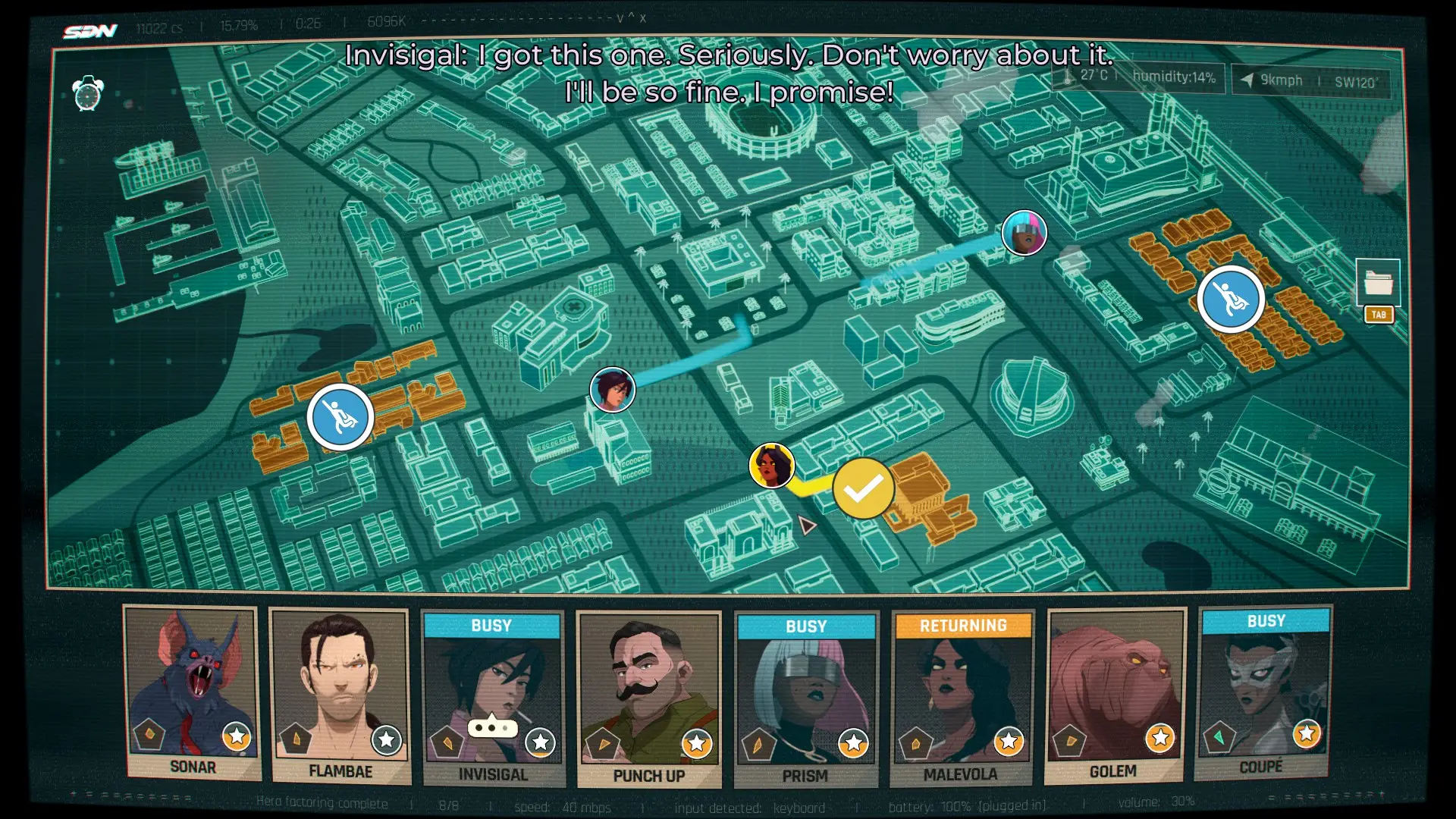Select the blue dispatch marker near the docks
The image size is (1456, 819).
tap(340, 417)
